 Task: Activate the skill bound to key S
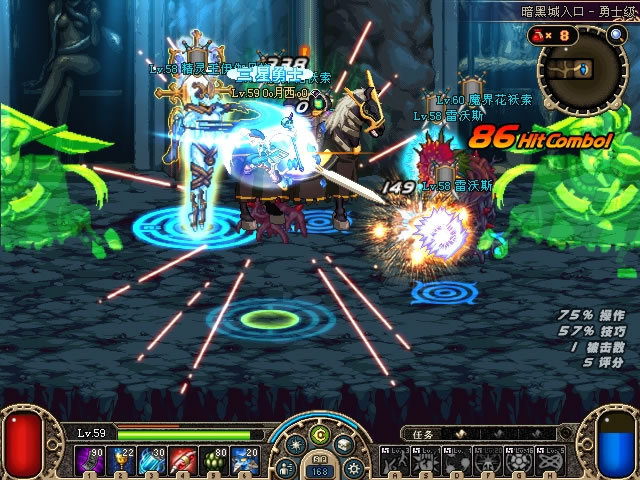click(x=424, y=461)
